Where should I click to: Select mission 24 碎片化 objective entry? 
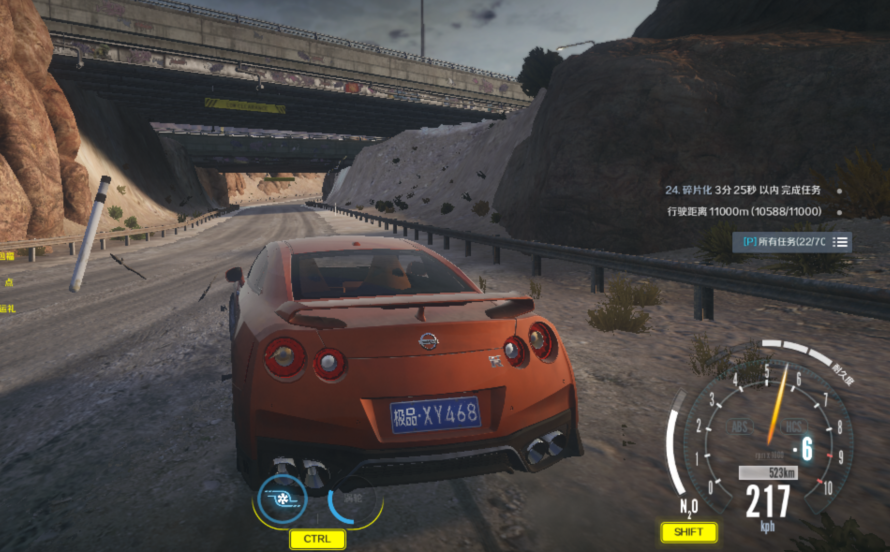coord(743,189)
